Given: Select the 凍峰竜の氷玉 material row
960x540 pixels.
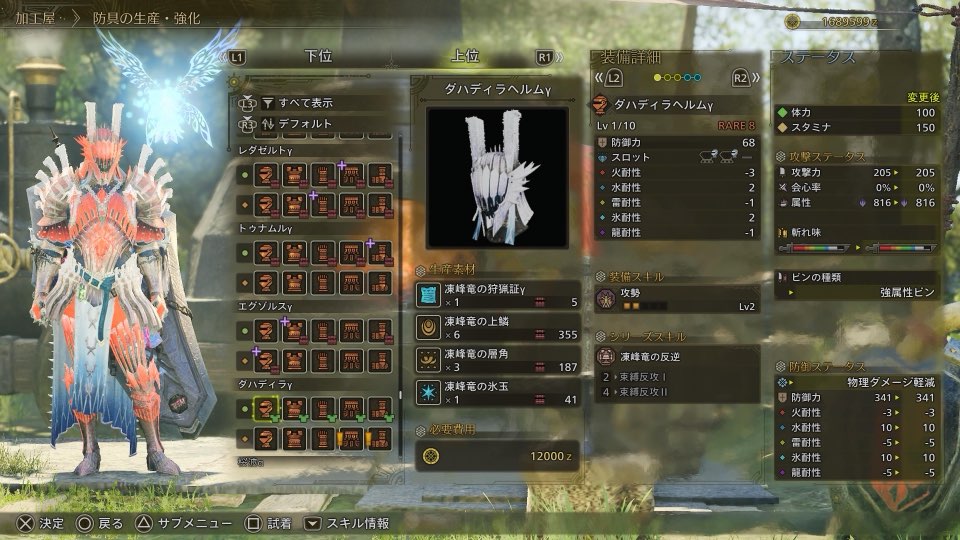Looking at the screenshot, I should click(x=497, y=391).
